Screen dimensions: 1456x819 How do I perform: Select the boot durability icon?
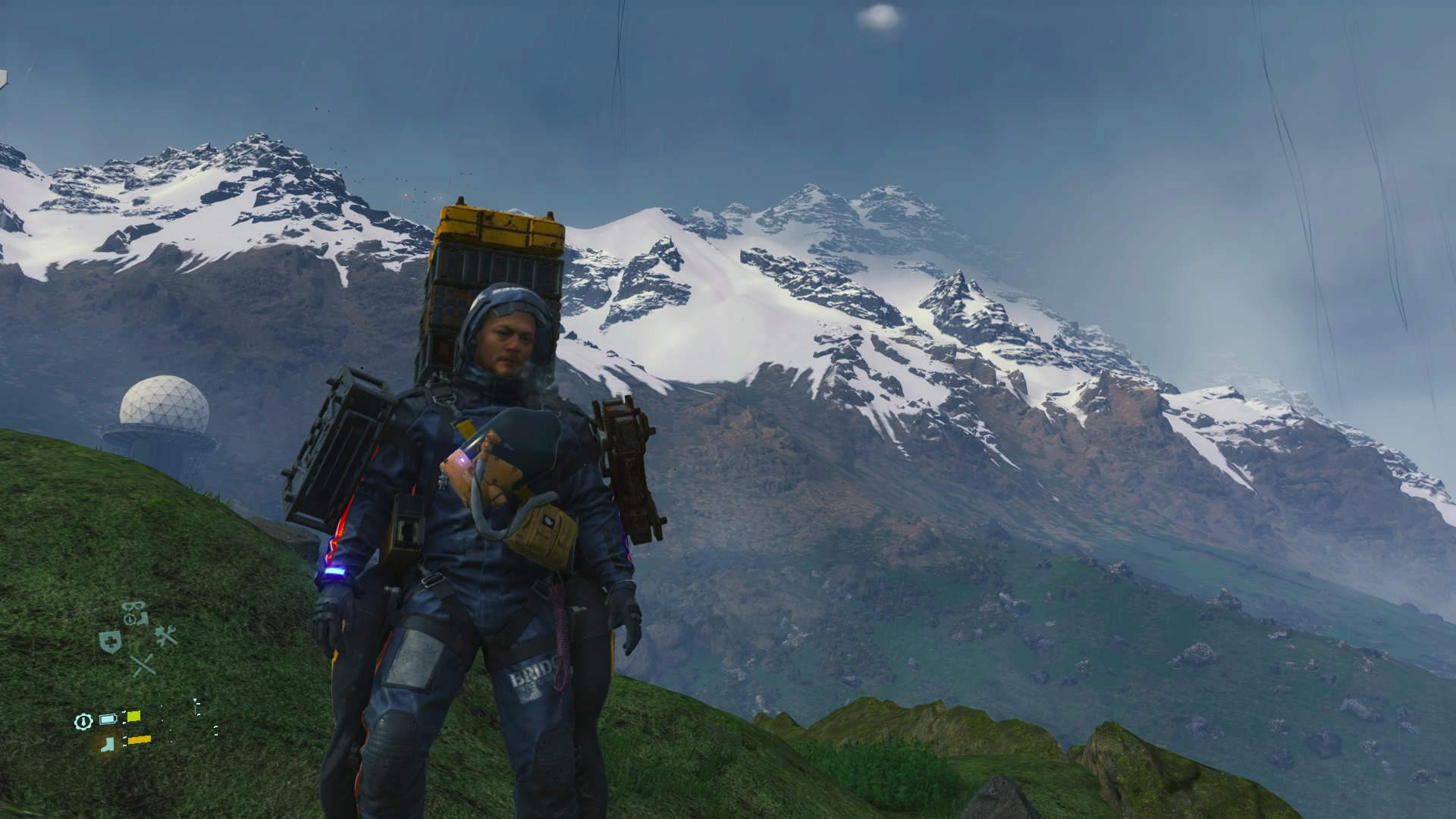click(x=110, y=742)
